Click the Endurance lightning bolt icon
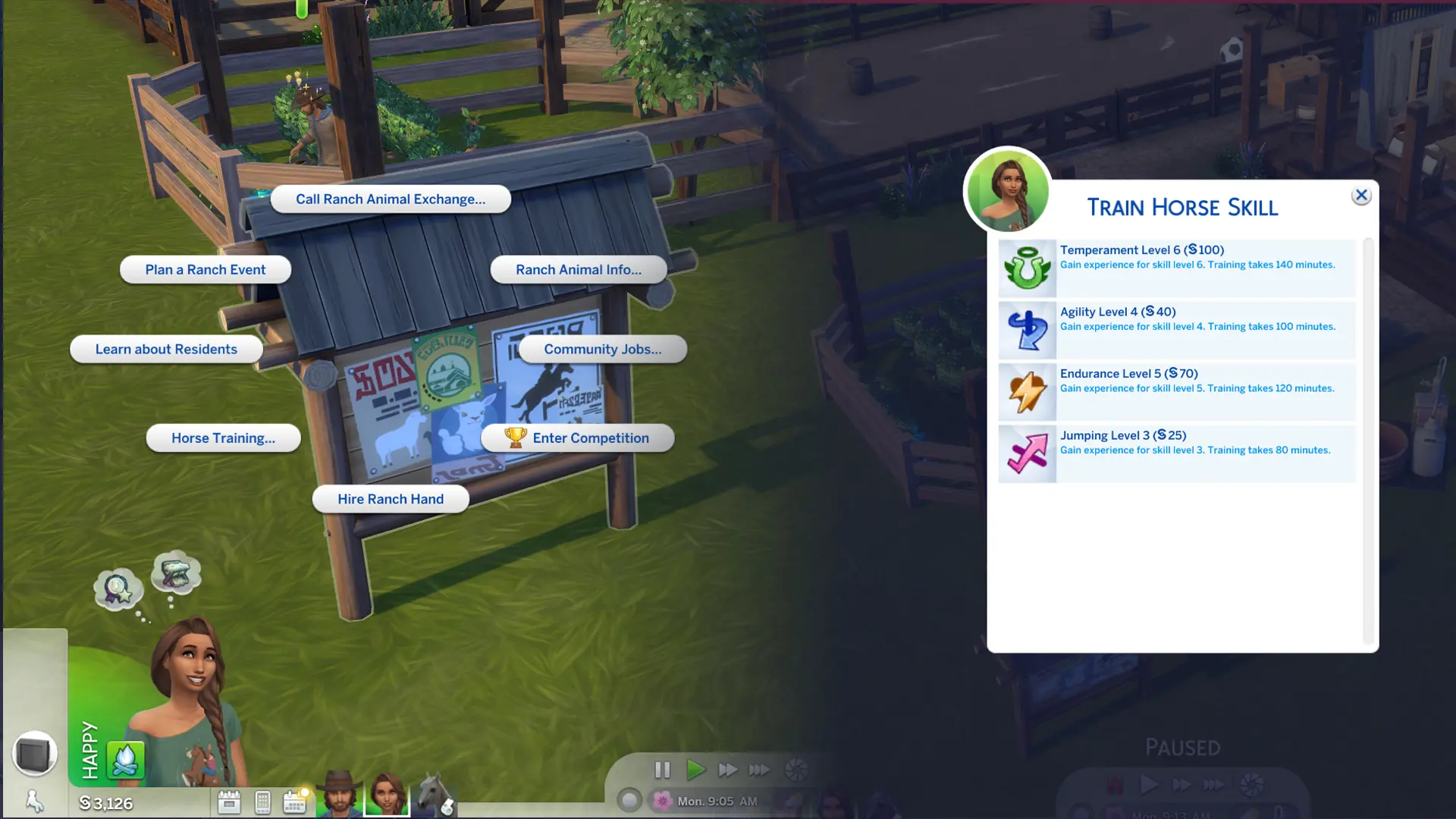 (x=1027, y=391)
